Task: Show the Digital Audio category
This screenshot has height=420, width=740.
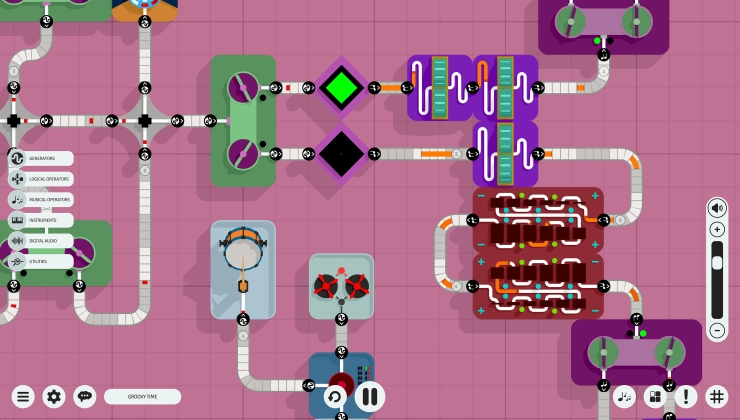Action: point(41,241)
